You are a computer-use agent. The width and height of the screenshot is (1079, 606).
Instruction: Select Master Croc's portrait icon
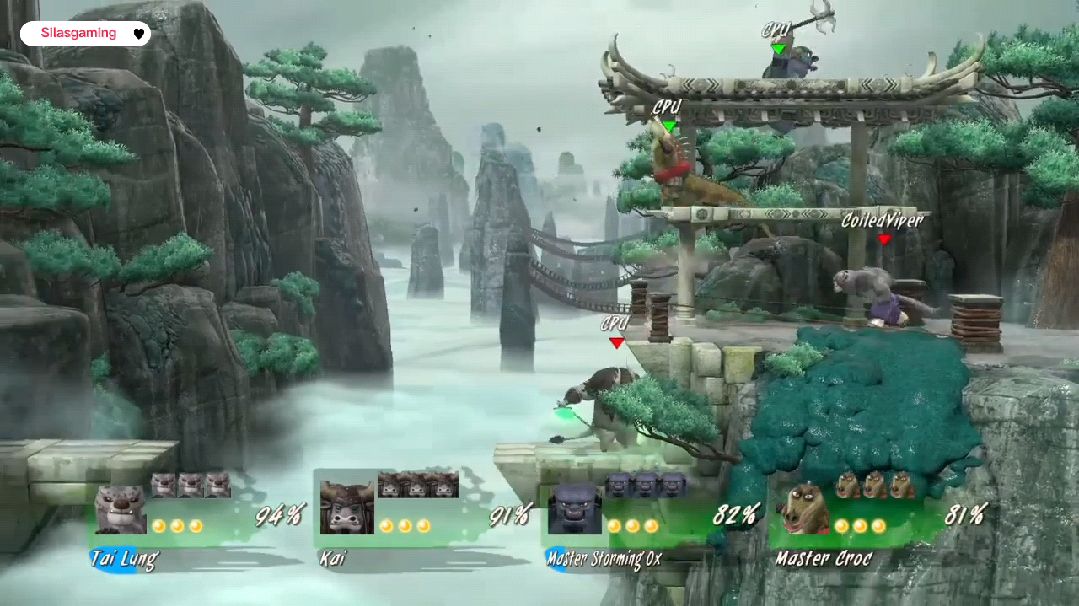click(x=805, y=509)
